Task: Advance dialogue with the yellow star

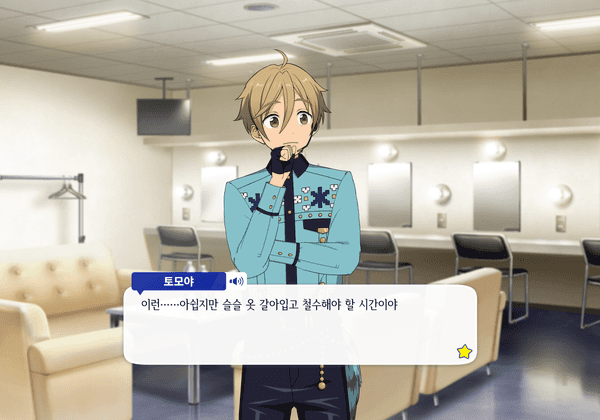Action: (x=464, y=351)
